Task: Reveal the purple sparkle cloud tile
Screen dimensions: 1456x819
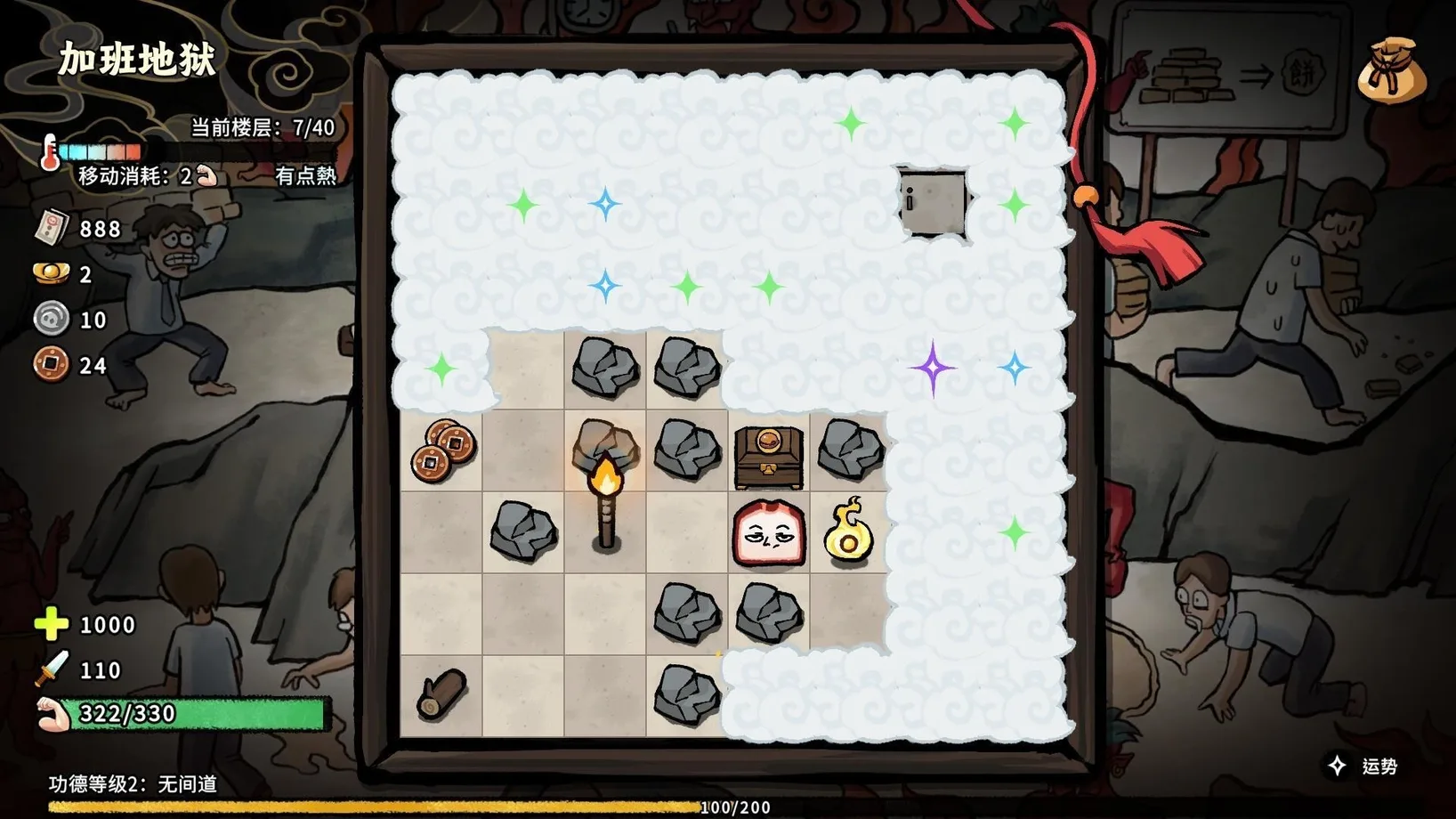Action: coord(932,368)
